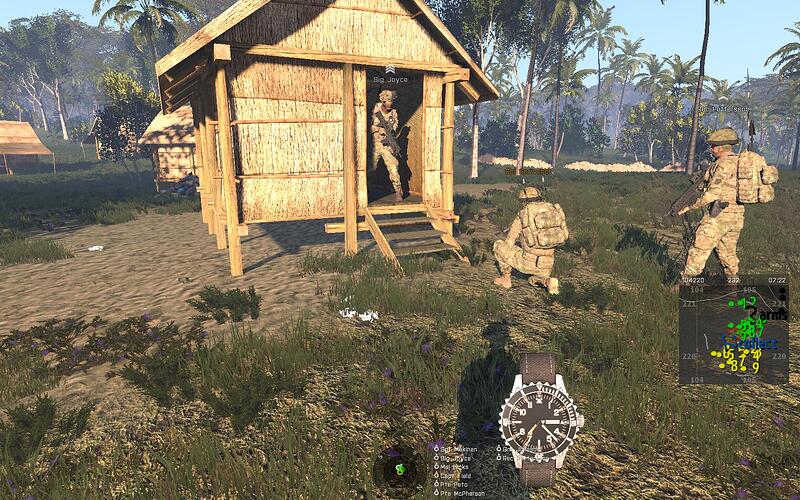Click the GPS minimap panel

[733, 332]
